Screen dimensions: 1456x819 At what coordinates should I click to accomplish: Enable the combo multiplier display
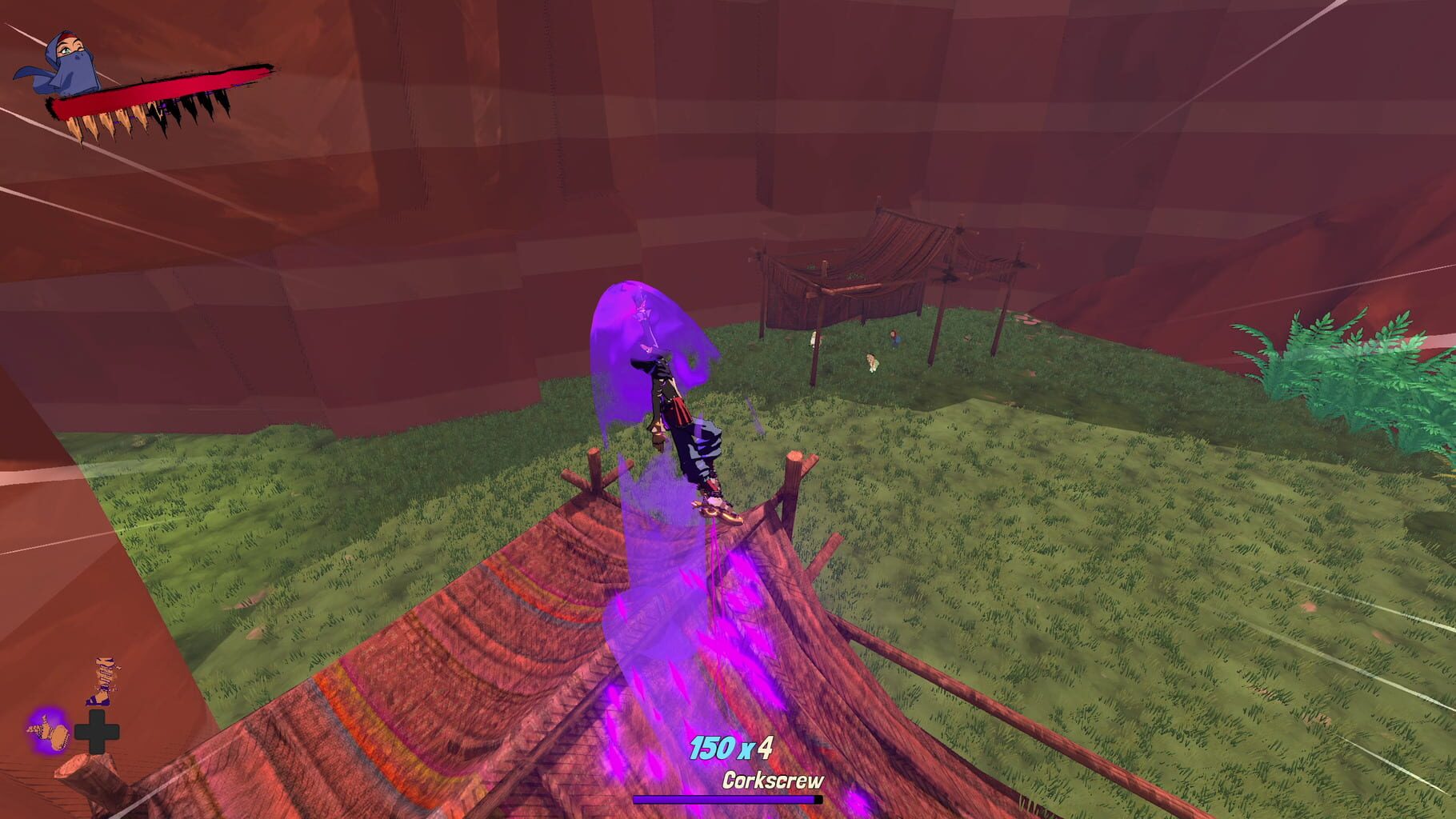coord(732,746)
